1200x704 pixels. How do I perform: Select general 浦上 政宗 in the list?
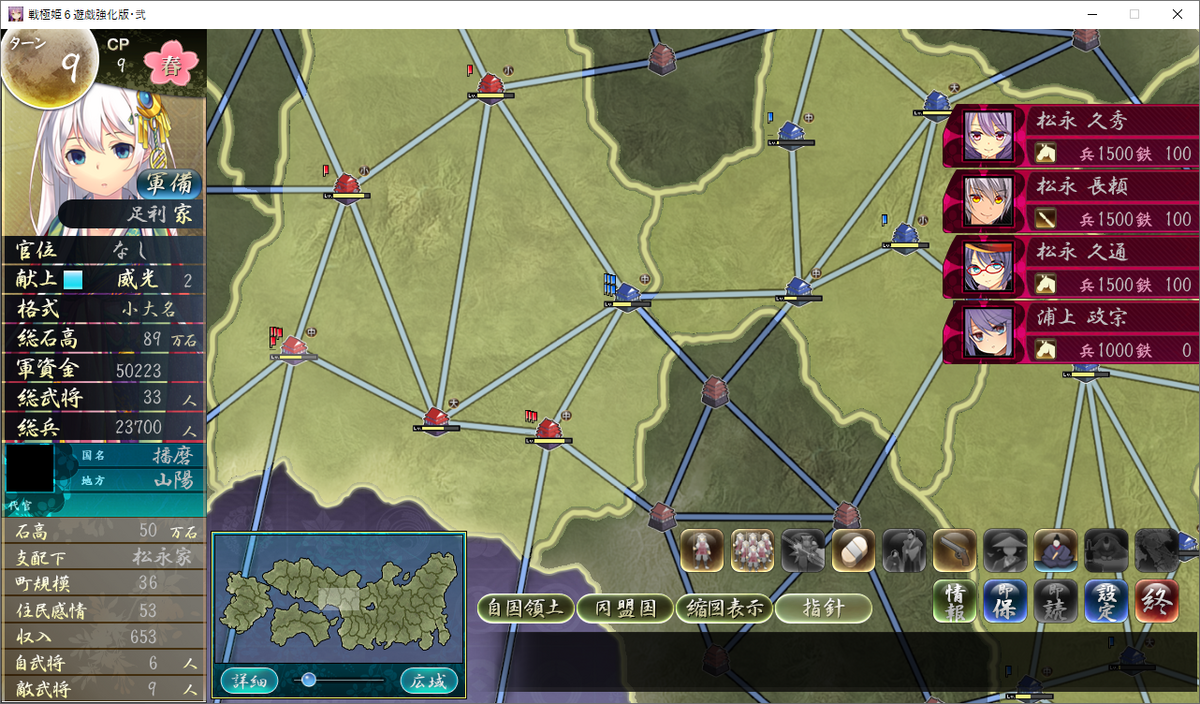1071,332
